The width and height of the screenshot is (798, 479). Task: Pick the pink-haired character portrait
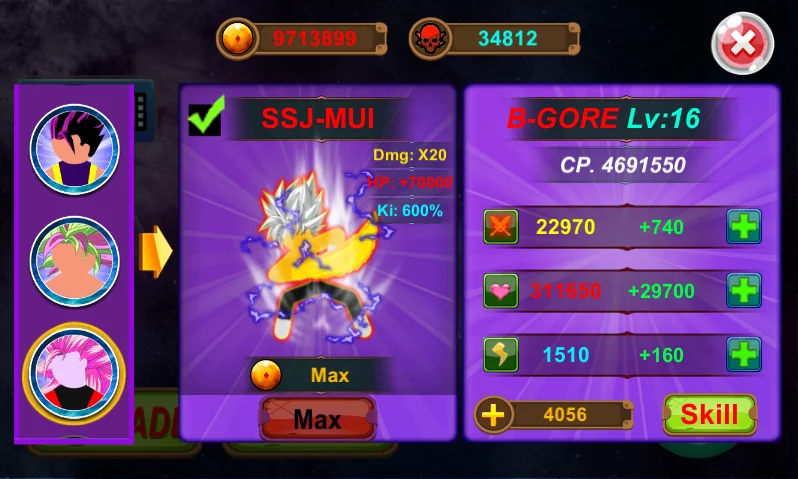[74, 372]
